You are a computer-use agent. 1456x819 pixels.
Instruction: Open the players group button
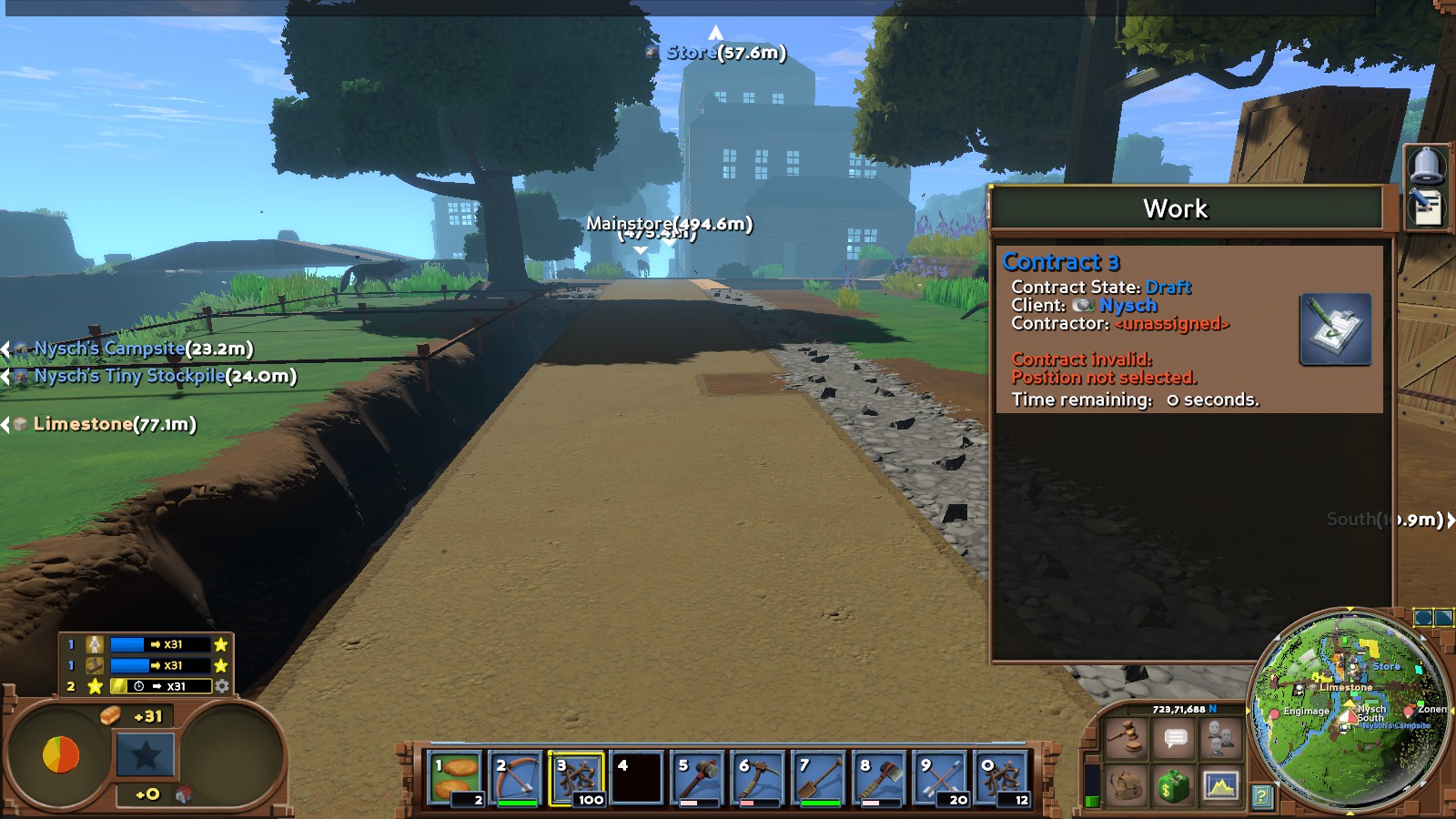(1221, 736)
